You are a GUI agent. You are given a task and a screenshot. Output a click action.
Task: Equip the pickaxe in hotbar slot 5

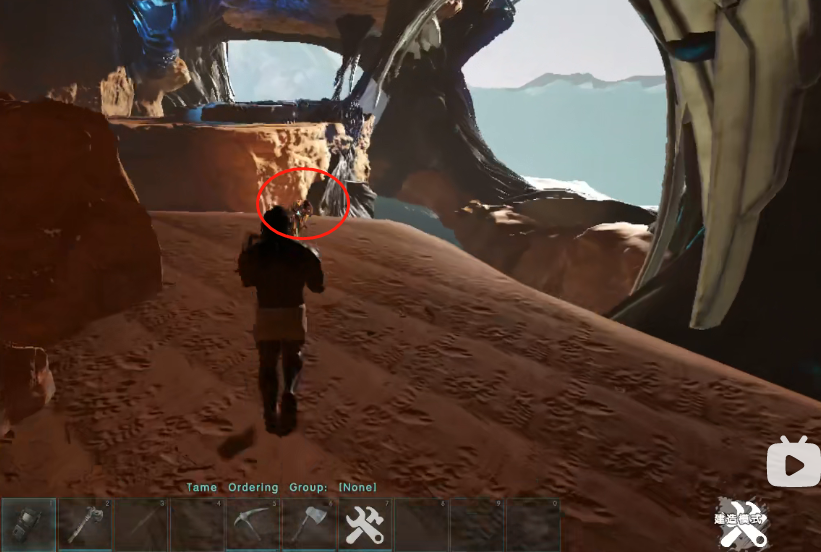click(x=253, y=525)
